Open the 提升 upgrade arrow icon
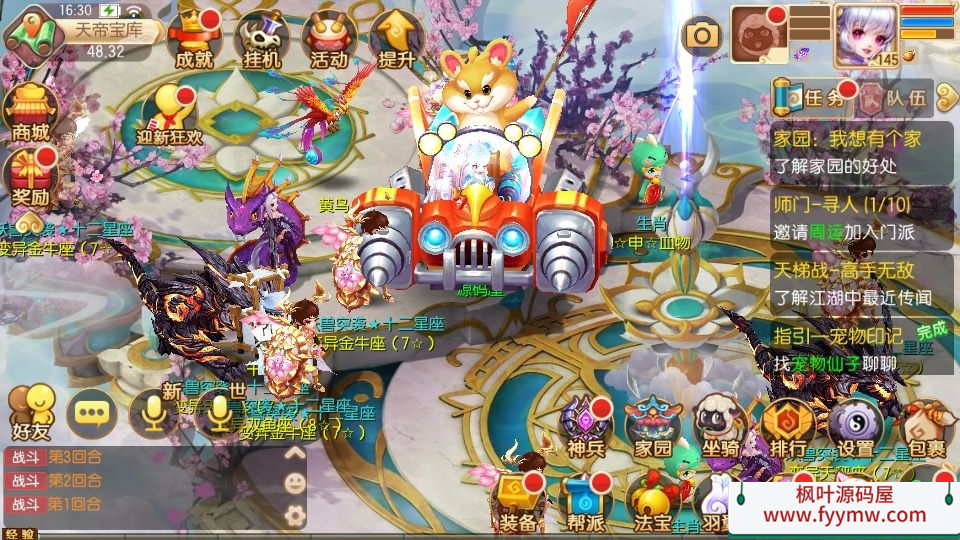960x540 pixels. (396, 38)
